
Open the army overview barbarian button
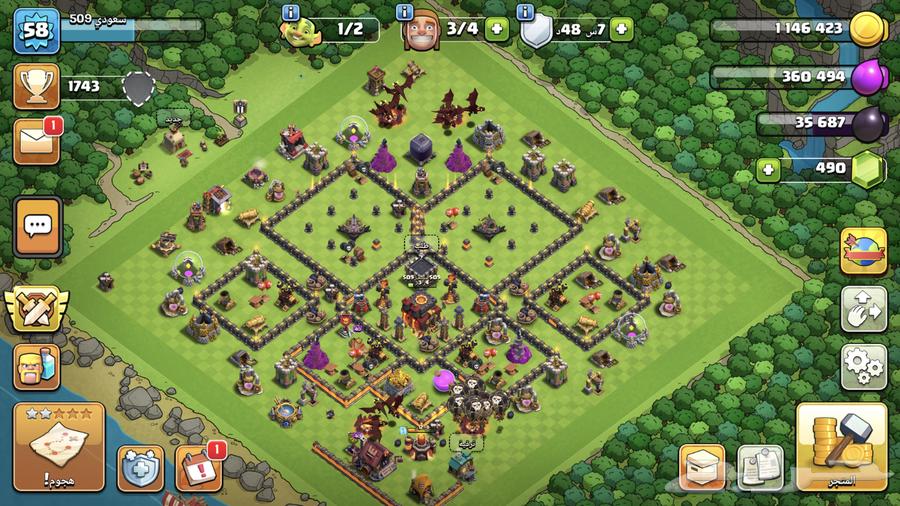point(36,366)
